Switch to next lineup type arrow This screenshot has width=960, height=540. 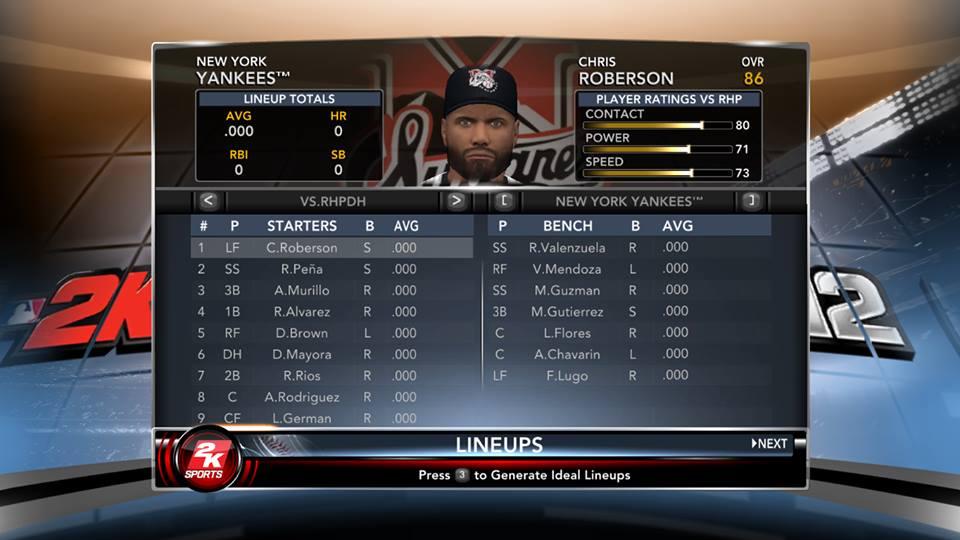[456, 201]
